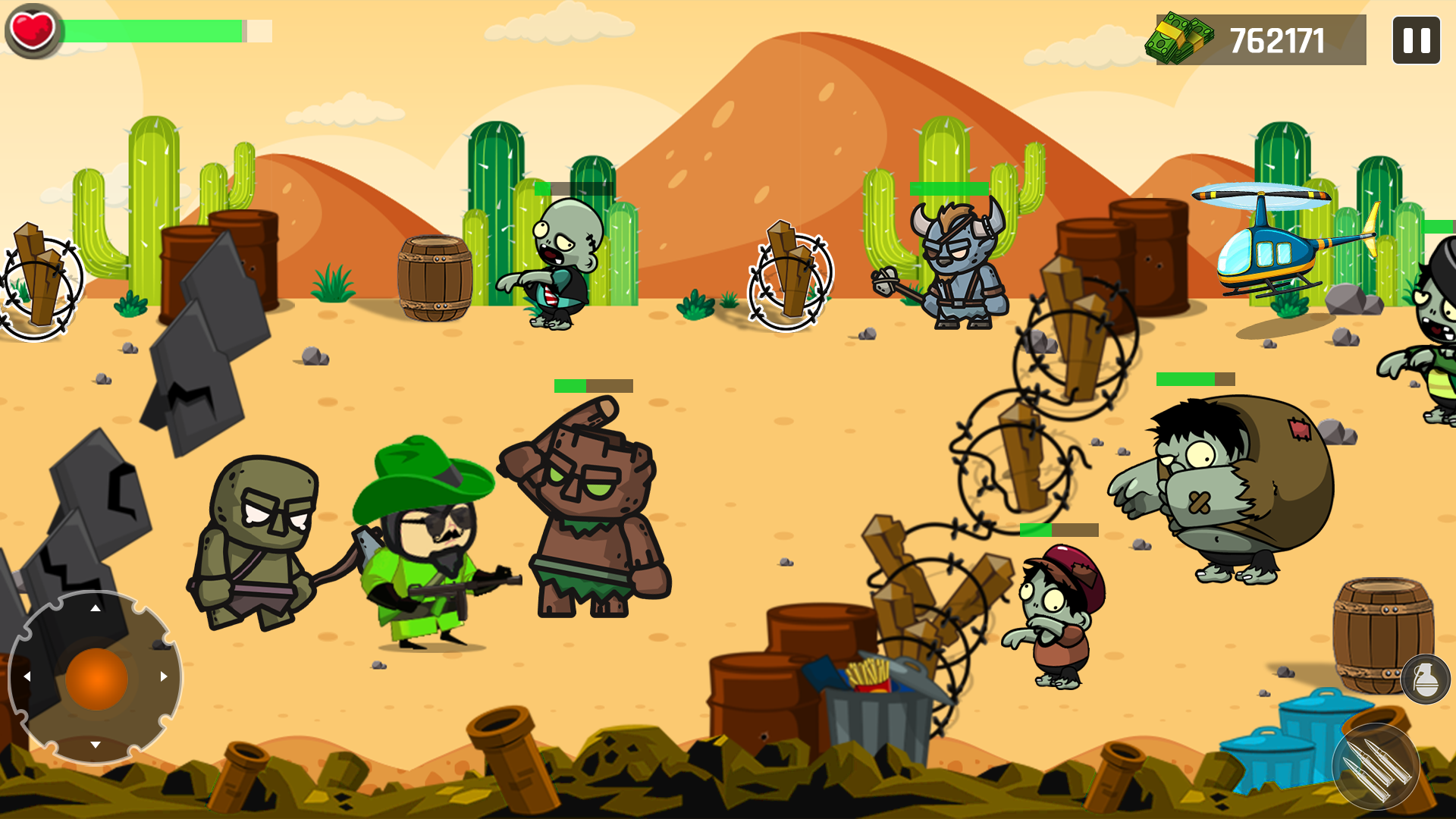
Task: Tap the money stack icon
Action: pos(1179,36)
